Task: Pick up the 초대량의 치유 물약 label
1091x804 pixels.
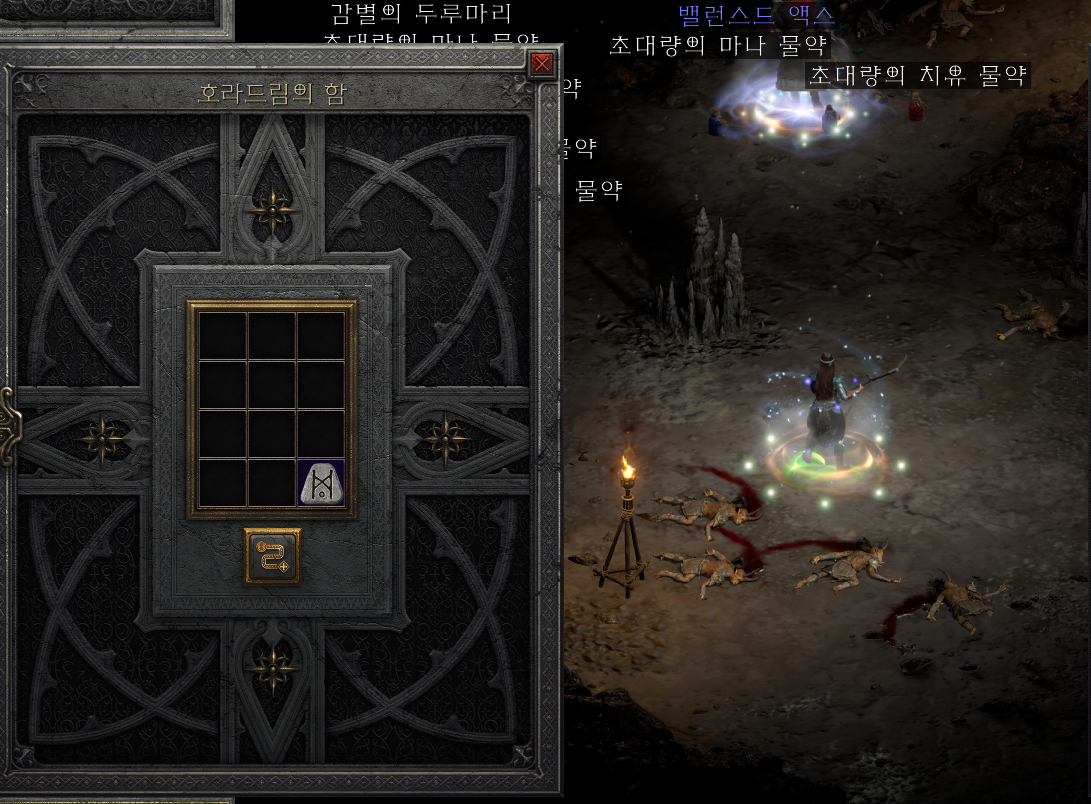Action: 917,76
